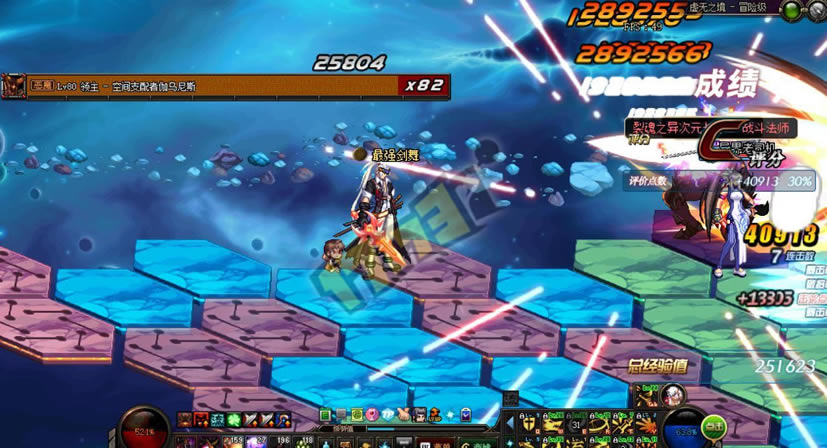Image resolution: width=827 pixels, height=448 pixels.
Task: Open the green four-leaf clover buff icon
Action: (230, 419)
